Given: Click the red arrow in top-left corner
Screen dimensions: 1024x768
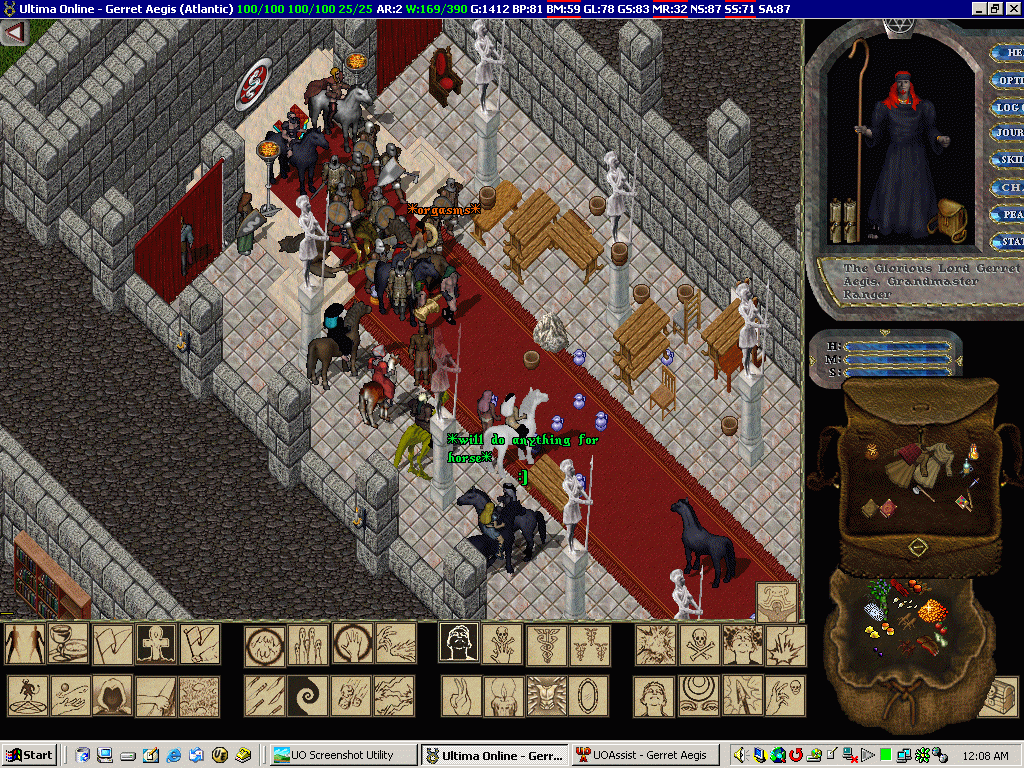Looking at the screenshot, I should click(14, 32).
